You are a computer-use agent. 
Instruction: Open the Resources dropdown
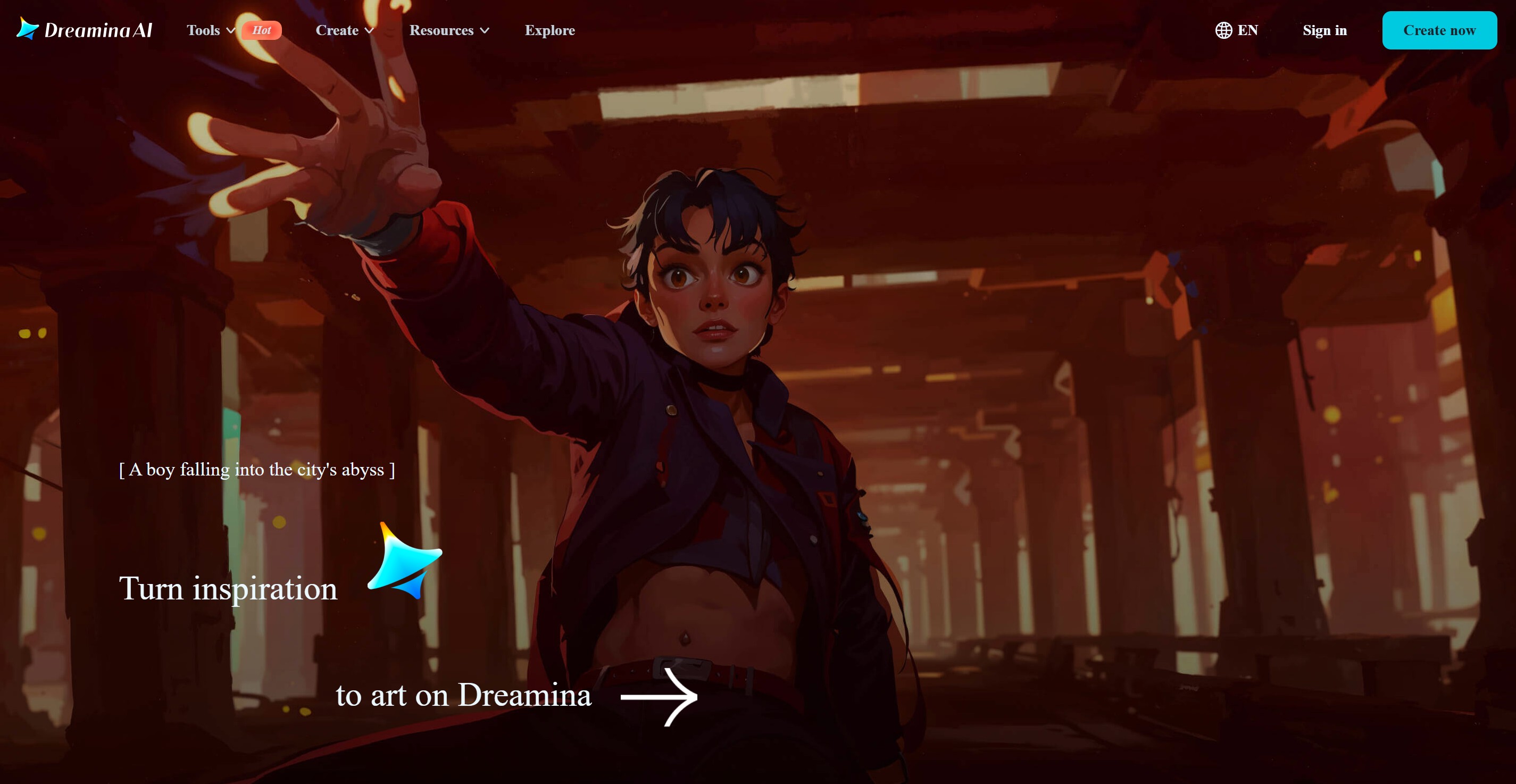[x=449, y=30]
